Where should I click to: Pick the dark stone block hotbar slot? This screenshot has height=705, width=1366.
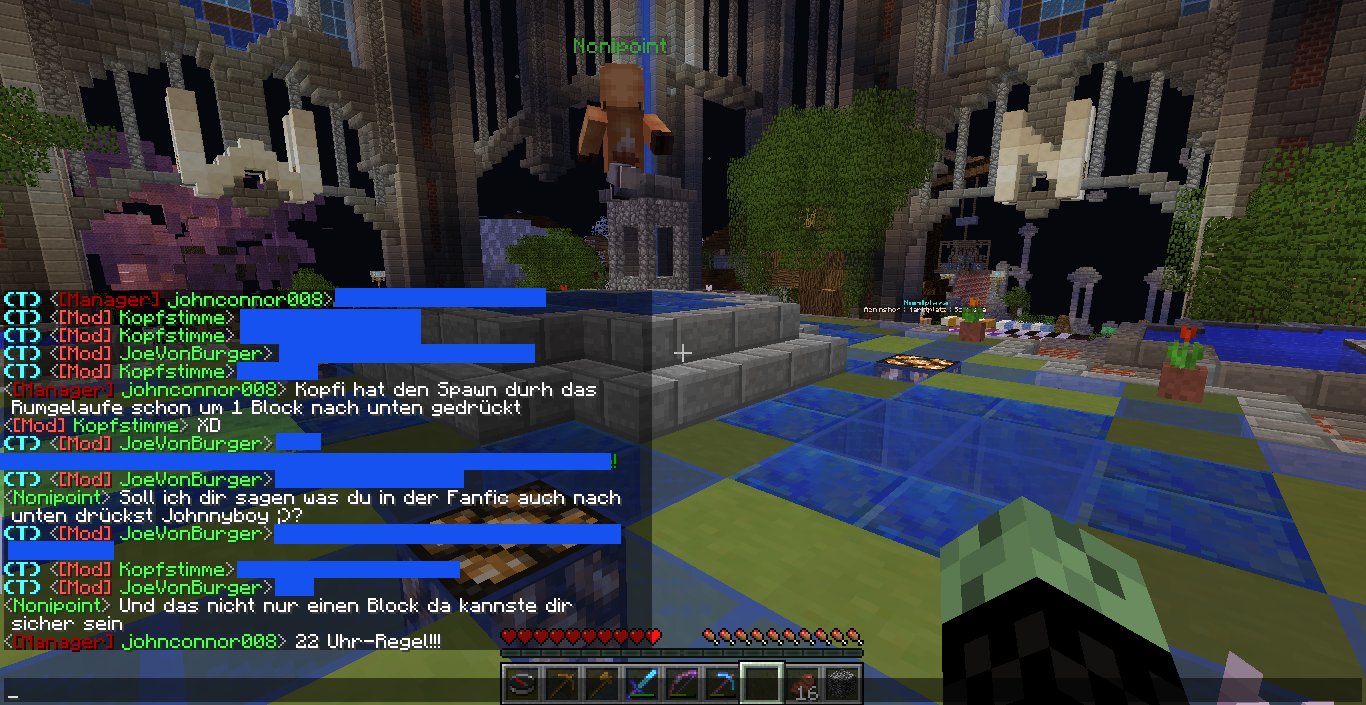pos(841,685)
